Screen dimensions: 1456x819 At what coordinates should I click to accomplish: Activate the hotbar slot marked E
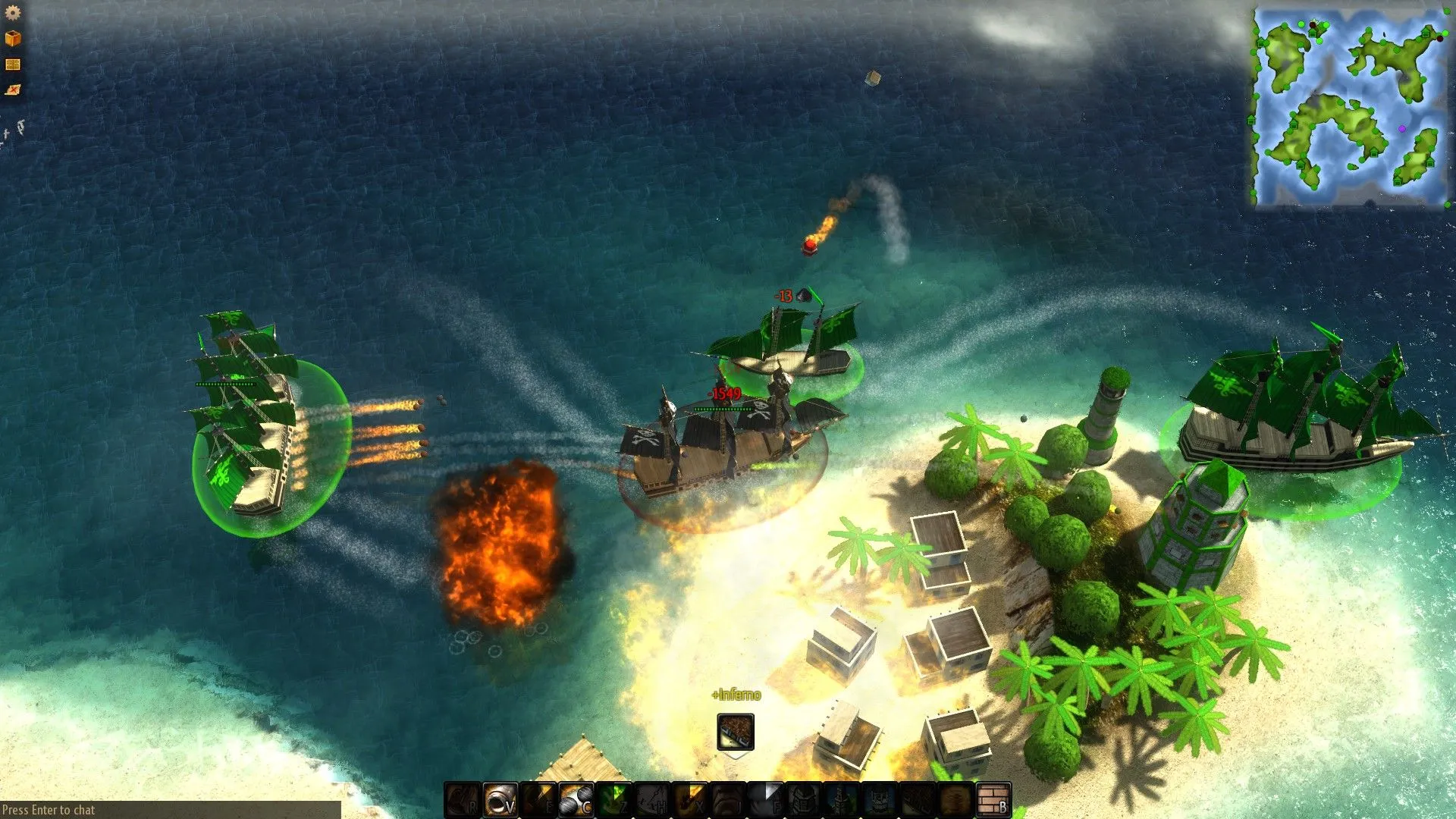[x=538, y=800]
